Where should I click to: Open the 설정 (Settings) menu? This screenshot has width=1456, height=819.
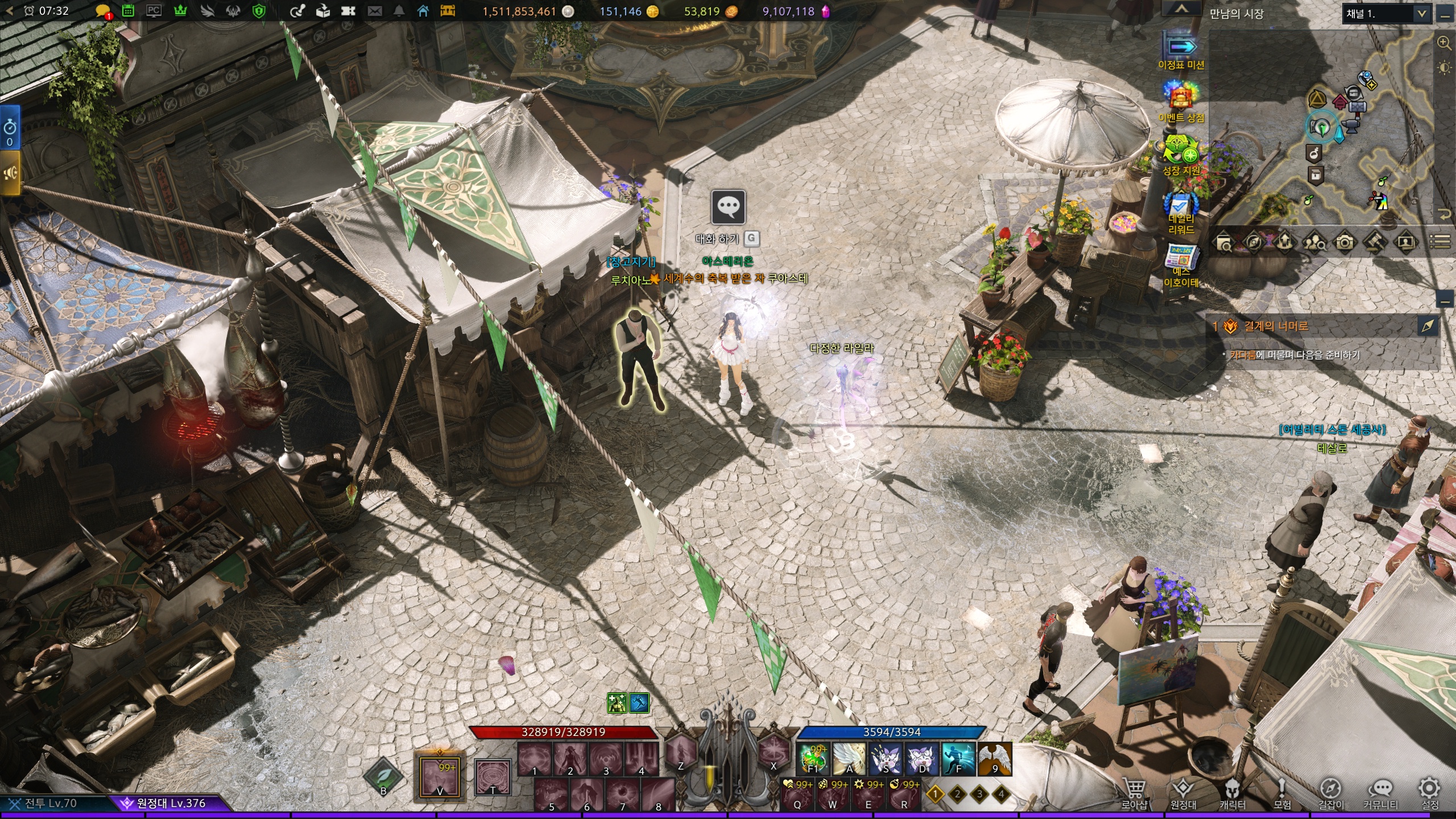[1429, 791]
